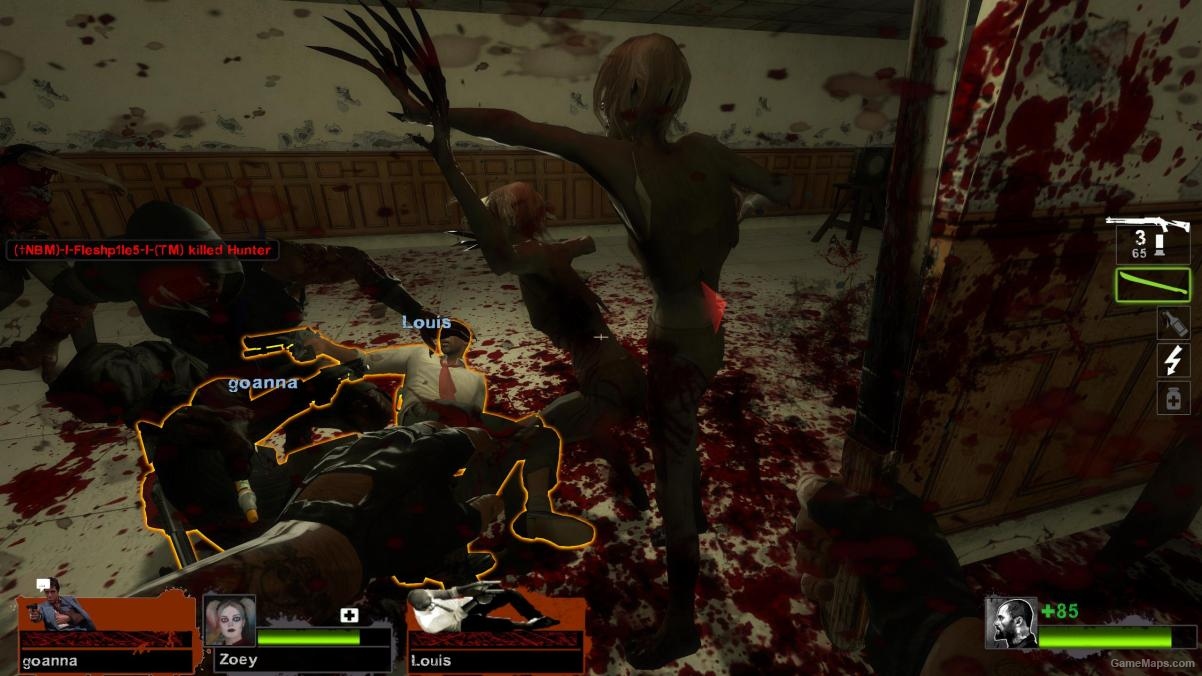Click goanna's chat speech bubble icon
The image size is (1202, 676).
(x=43, y=585)
